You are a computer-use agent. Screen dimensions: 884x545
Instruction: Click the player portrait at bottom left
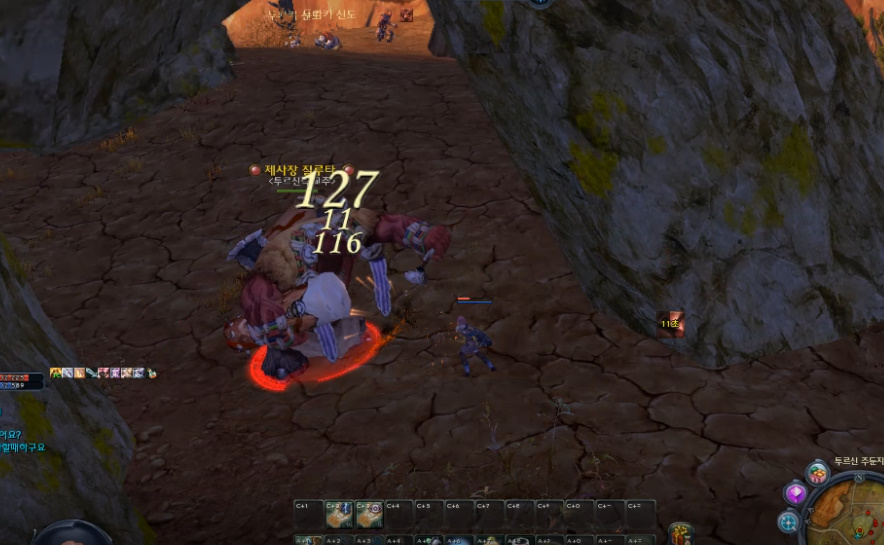point(72,536)
